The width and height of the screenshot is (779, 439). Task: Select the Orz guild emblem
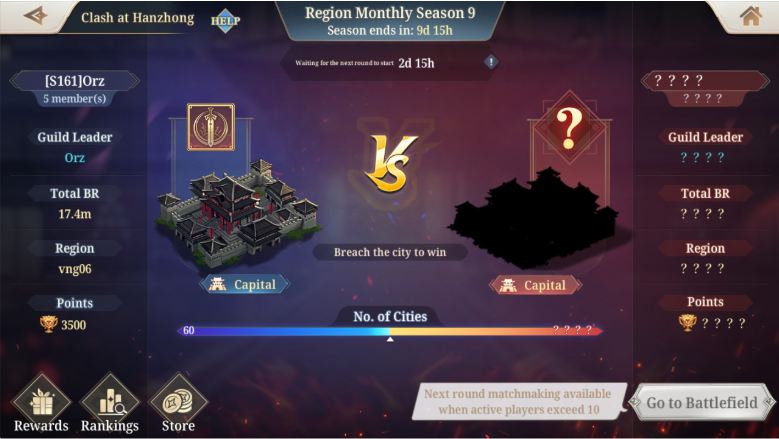[x=210, y=127]
